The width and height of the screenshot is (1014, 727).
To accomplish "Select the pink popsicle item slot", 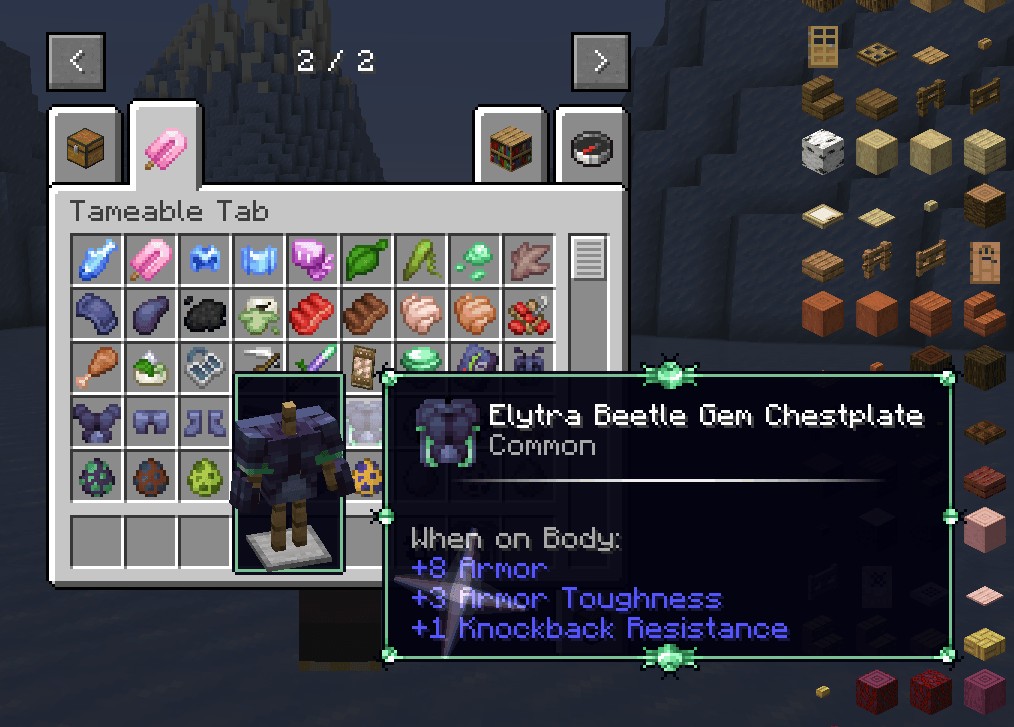I will 152,260.
